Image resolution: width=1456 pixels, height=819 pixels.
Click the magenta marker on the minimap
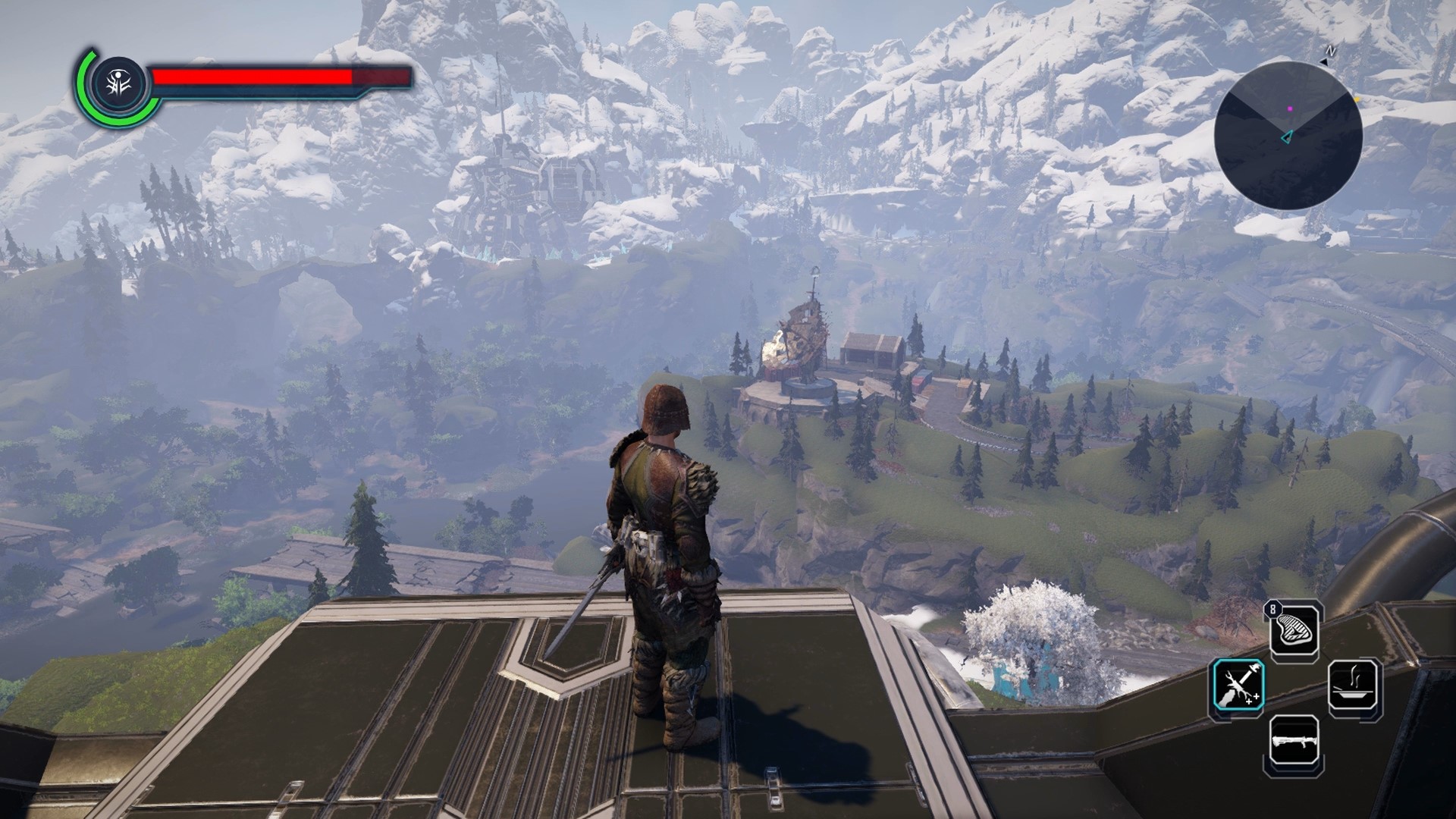point(1290,109)
